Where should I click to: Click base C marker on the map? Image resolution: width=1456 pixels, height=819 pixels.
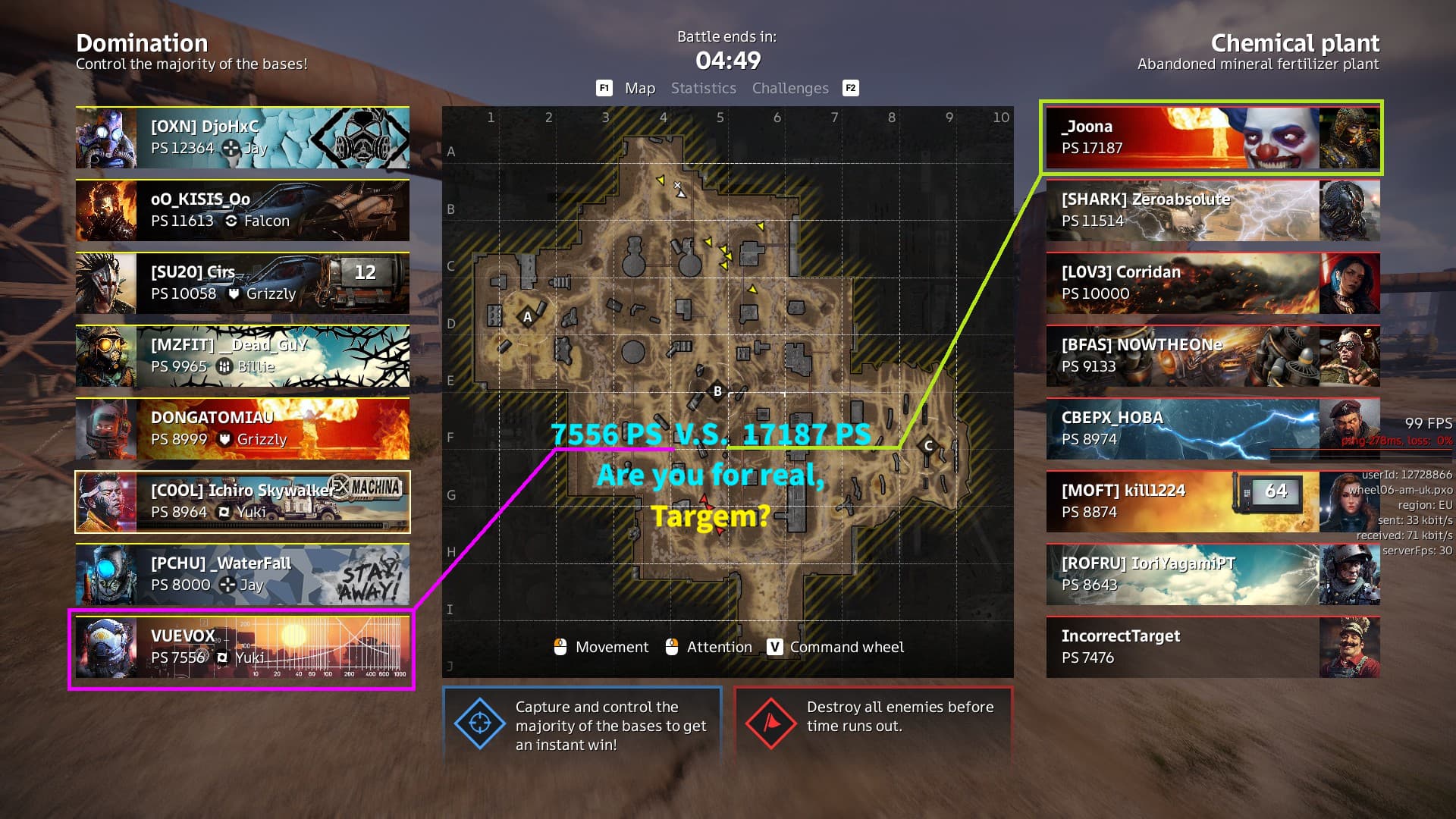[x=928, y=445]
